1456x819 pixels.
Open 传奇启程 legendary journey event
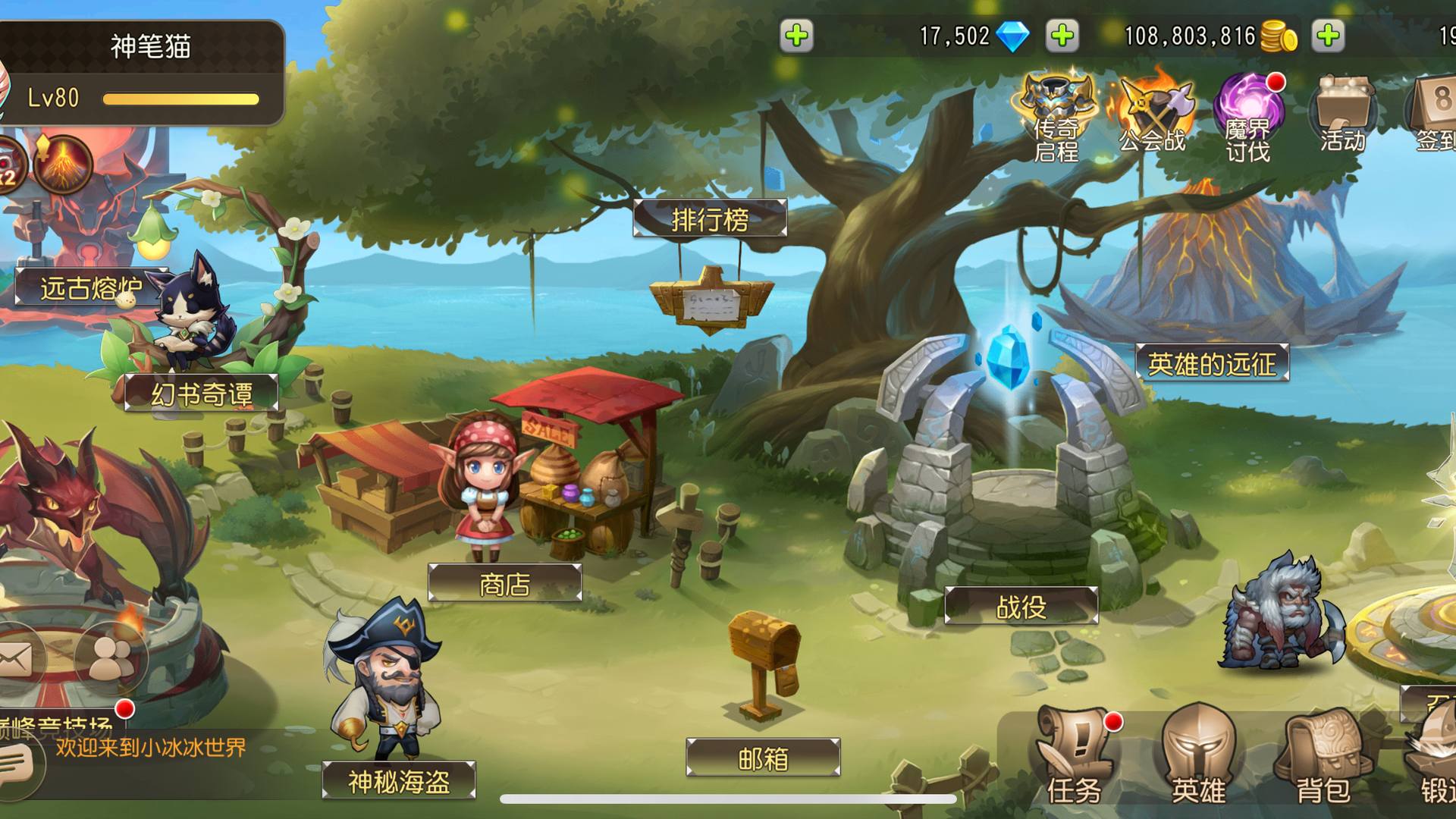(x=1057, y=118)
